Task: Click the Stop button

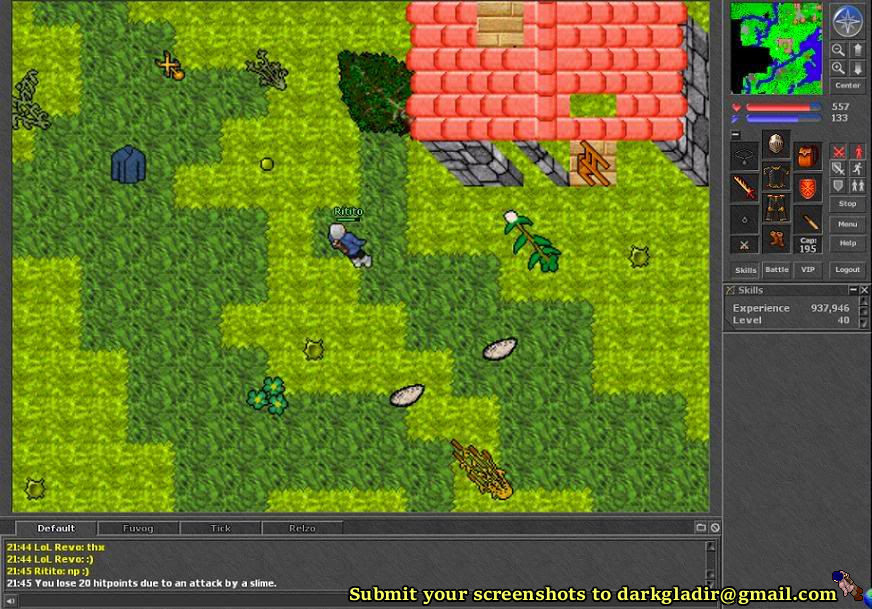Action: [x=847, y=204]
